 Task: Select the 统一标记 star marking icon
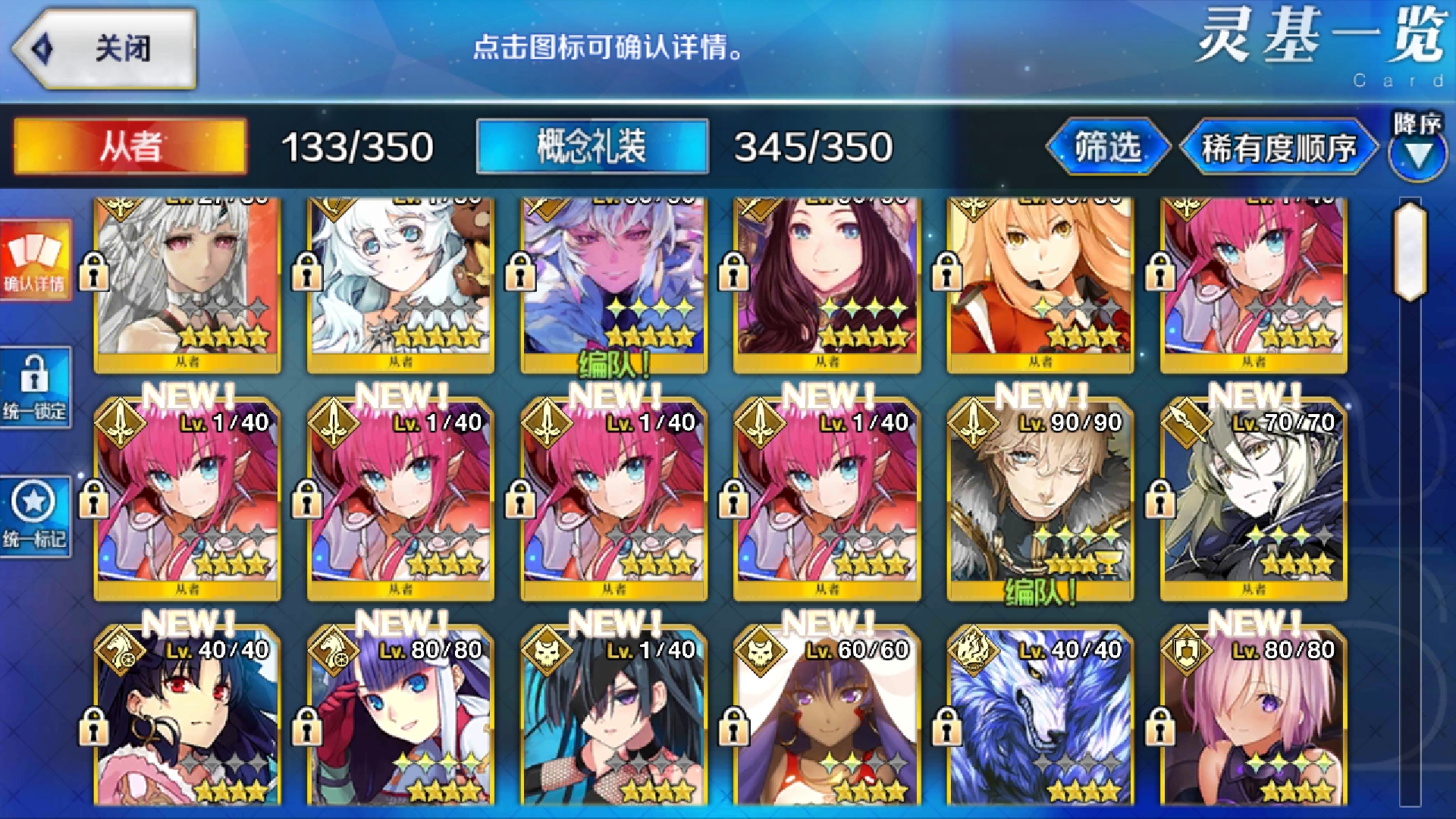point(36,516)
